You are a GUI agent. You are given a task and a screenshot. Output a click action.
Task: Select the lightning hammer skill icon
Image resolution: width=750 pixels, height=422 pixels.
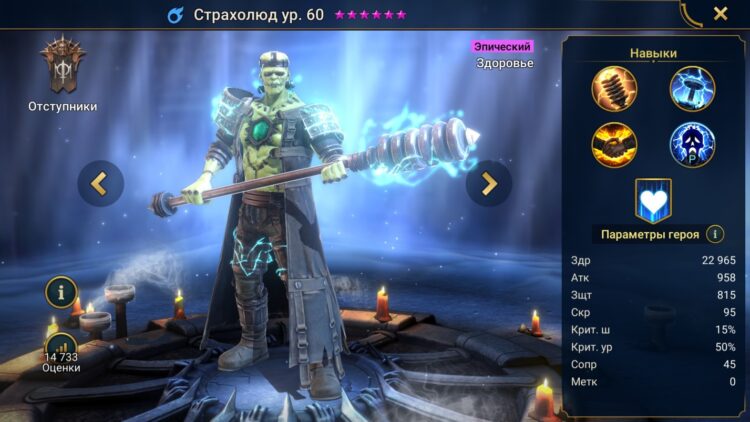coord(692,88)
